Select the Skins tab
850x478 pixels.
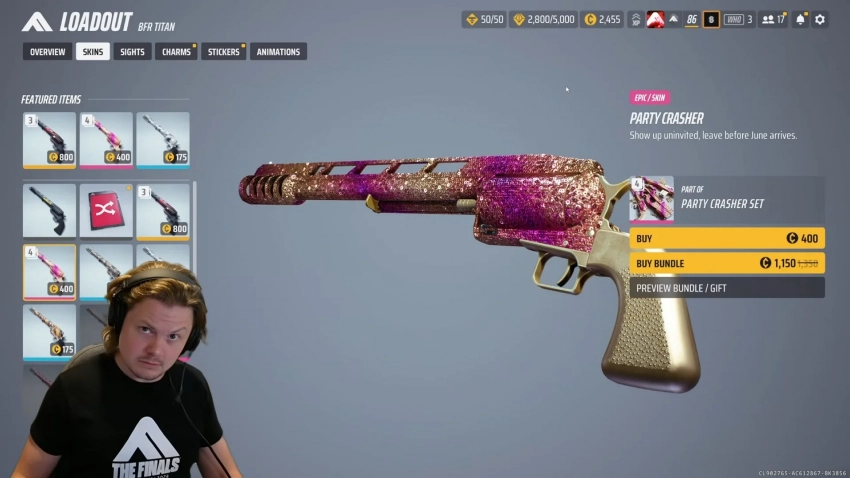[93, 52]
